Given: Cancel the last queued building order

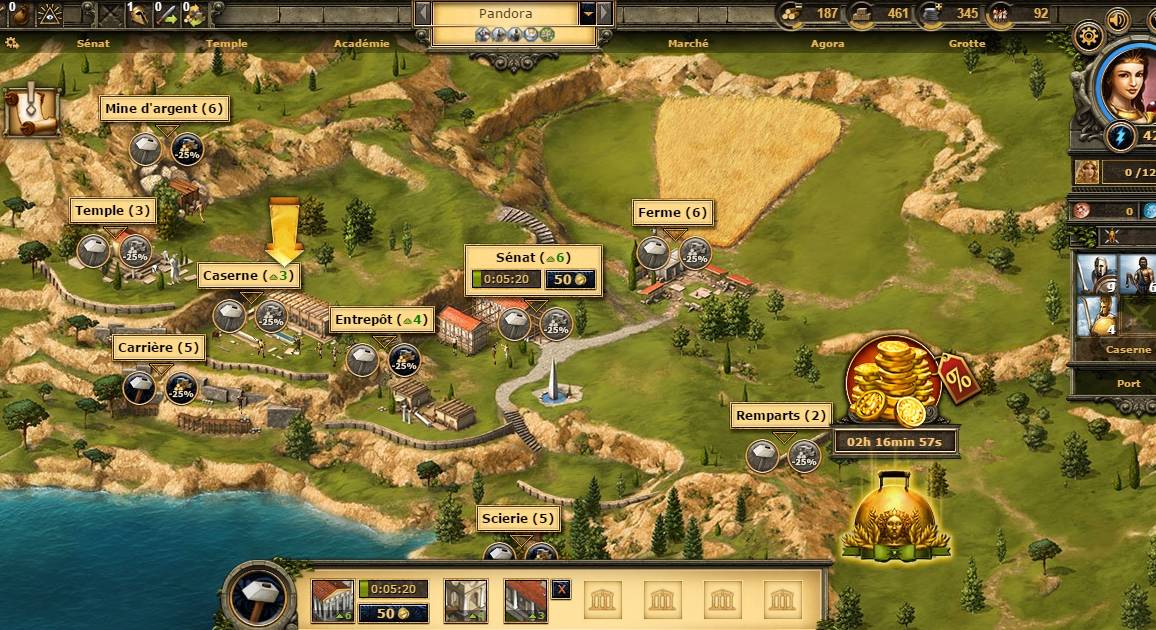Looking at the screenshot, I should pyautogui.click(x=561, y=589).
